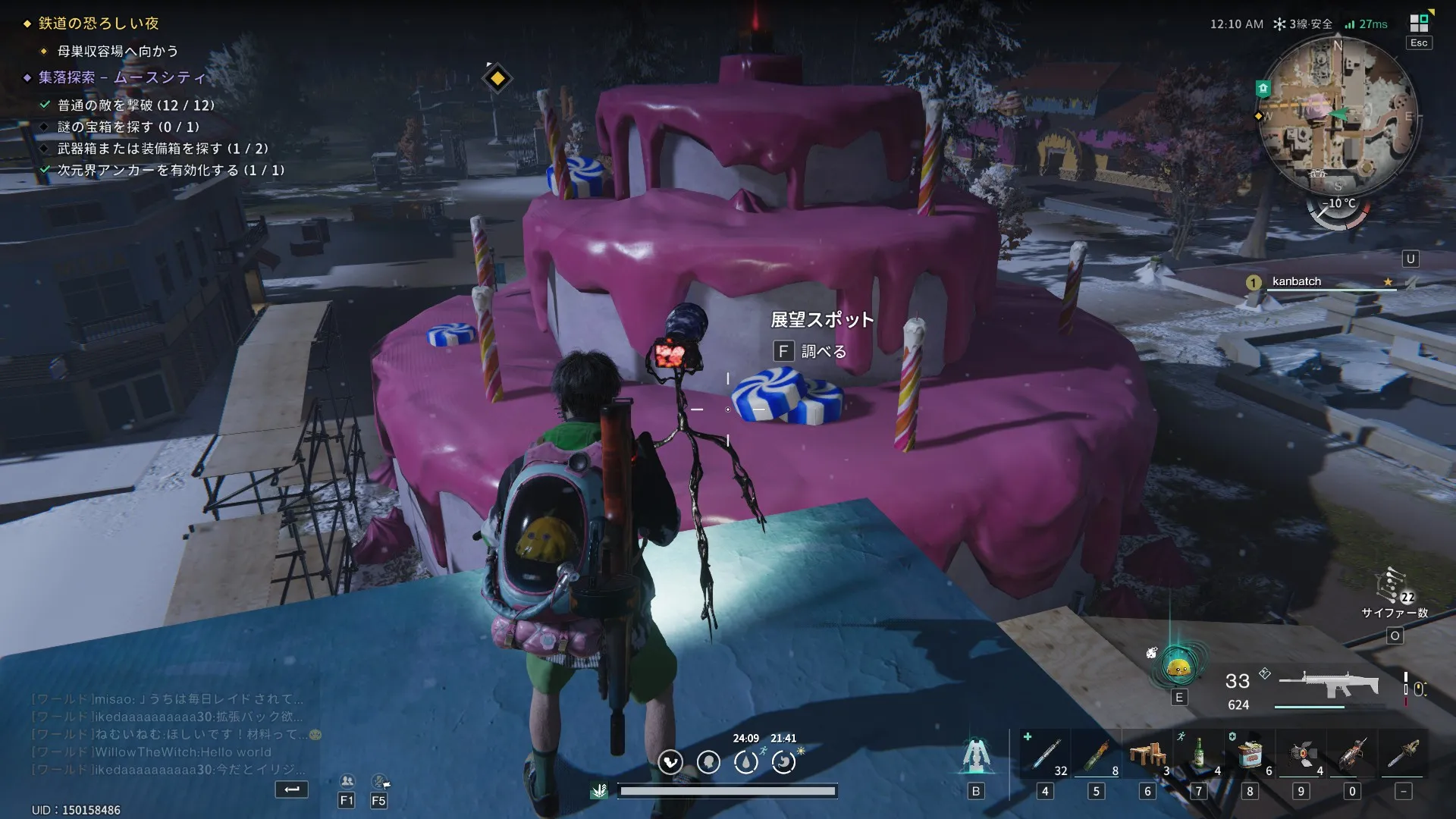Open the circular minimap
Viewport: 1456px width, 819px height.
[x=1338, y=115]
